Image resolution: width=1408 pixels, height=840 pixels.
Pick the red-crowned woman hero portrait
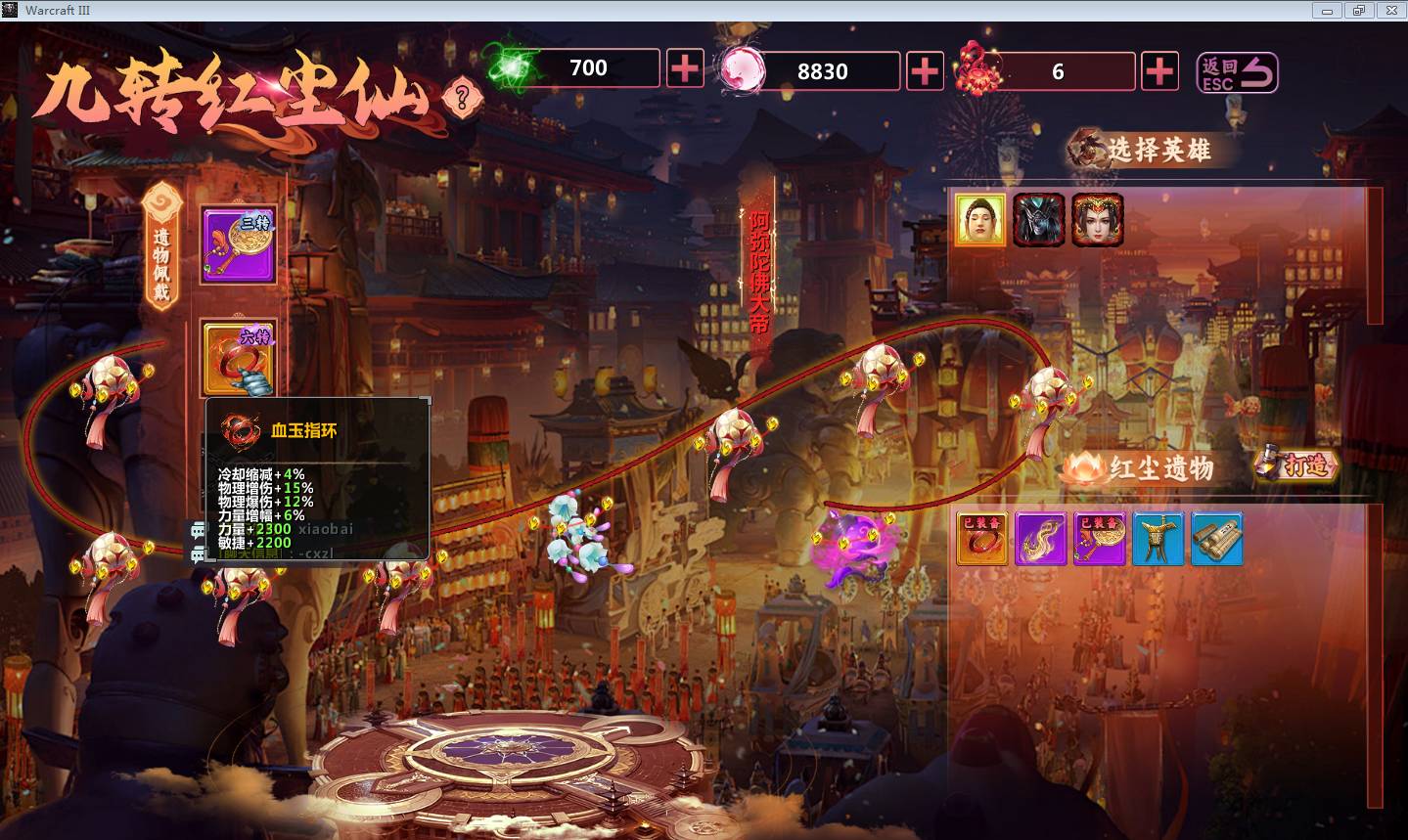pyautogui.click(x=1097, y=219)
